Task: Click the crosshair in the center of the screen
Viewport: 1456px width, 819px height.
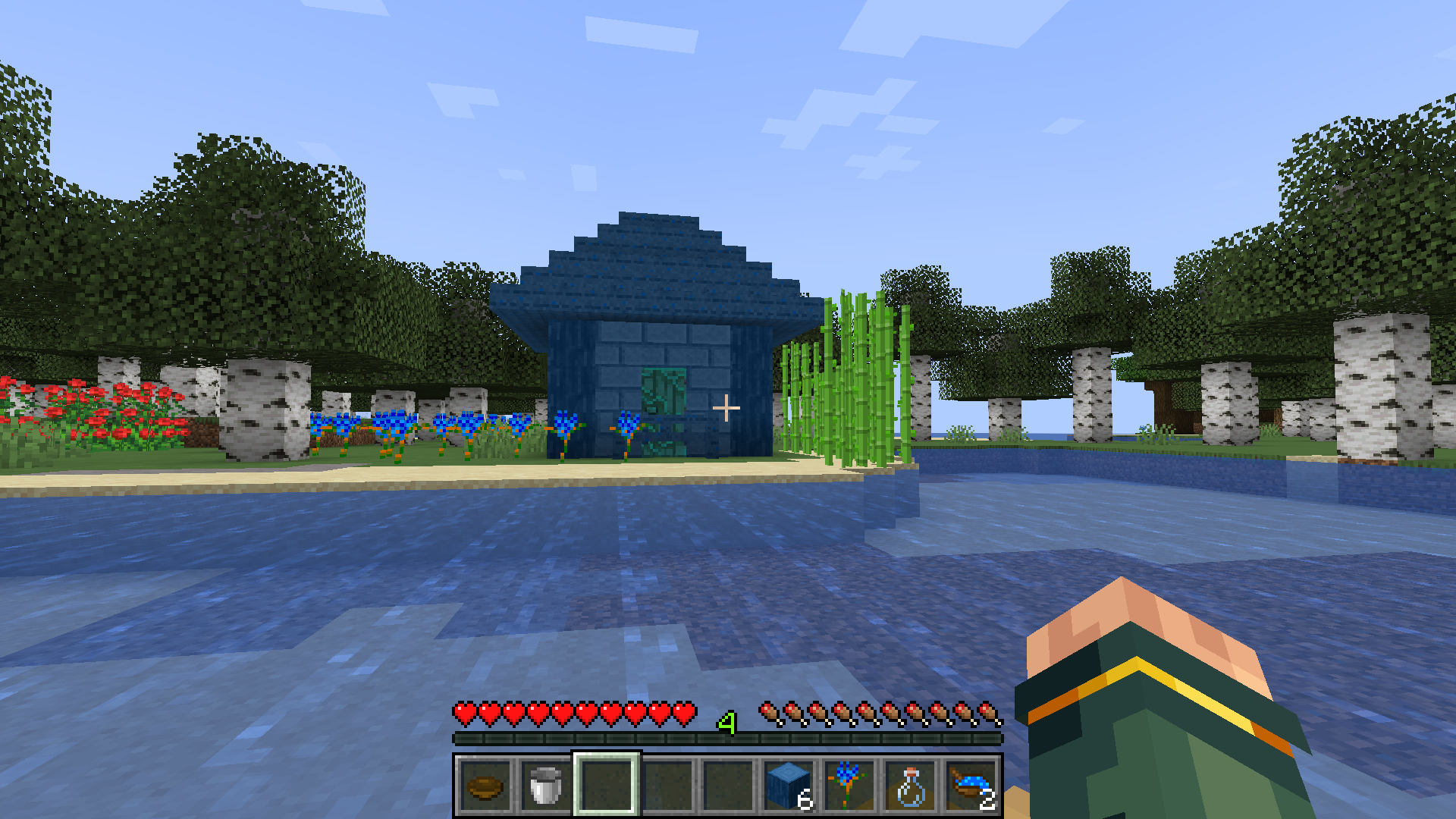Action: [x=728, y=408]
